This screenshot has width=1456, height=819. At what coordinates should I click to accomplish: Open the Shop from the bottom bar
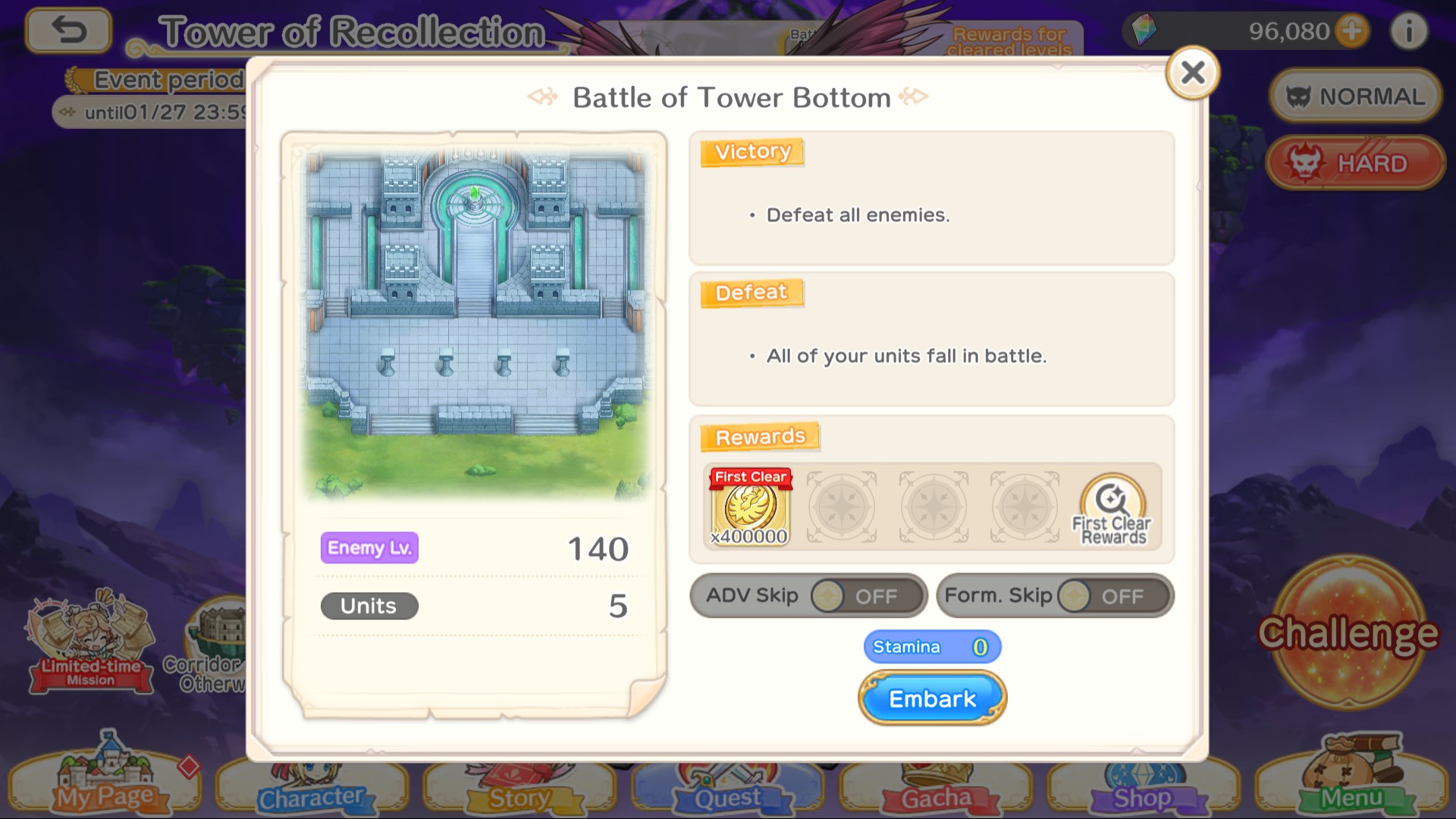tap(1142, 789)
